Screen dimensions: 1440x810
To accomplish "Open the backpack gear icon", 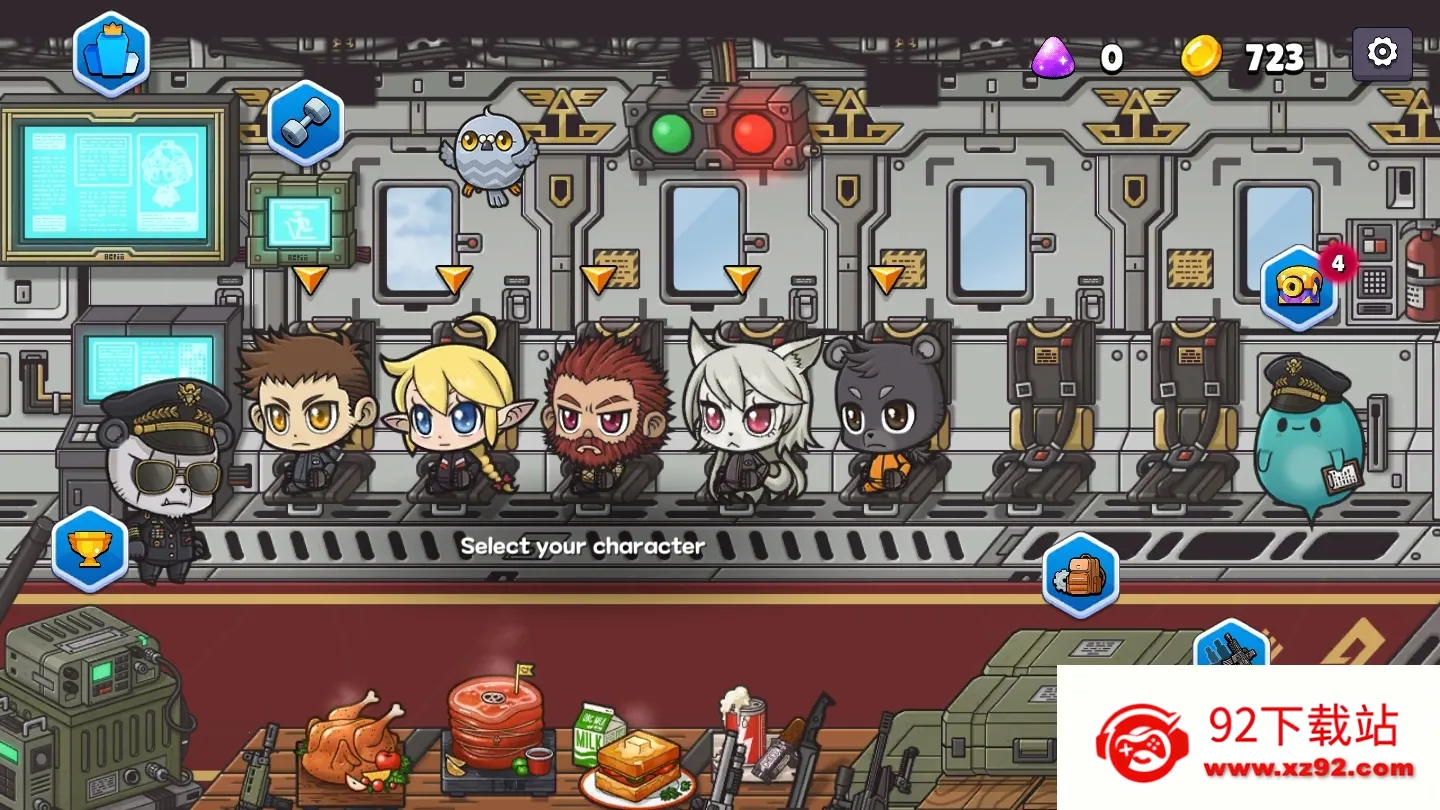I will [1080, 576].
